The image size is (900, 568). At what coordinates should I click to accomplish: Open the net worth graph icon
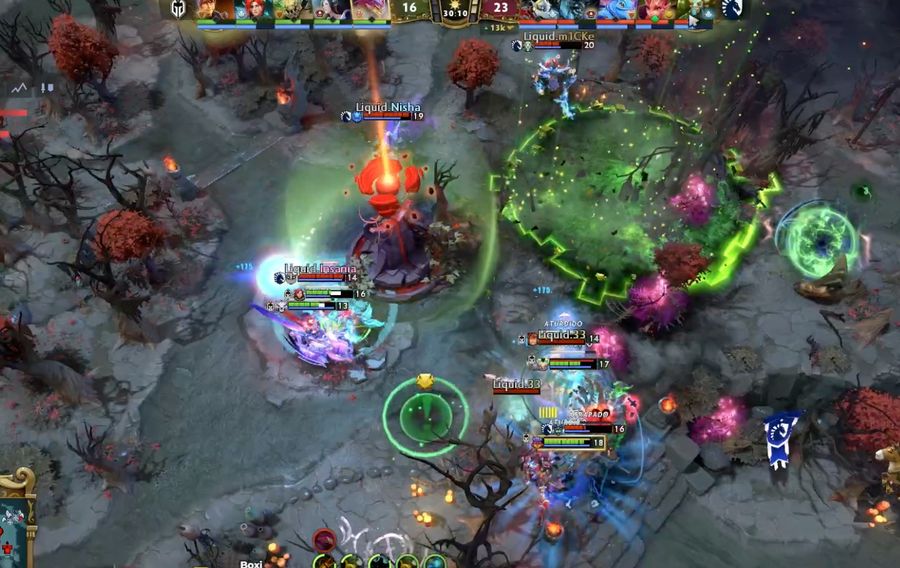tap(19, 89)
